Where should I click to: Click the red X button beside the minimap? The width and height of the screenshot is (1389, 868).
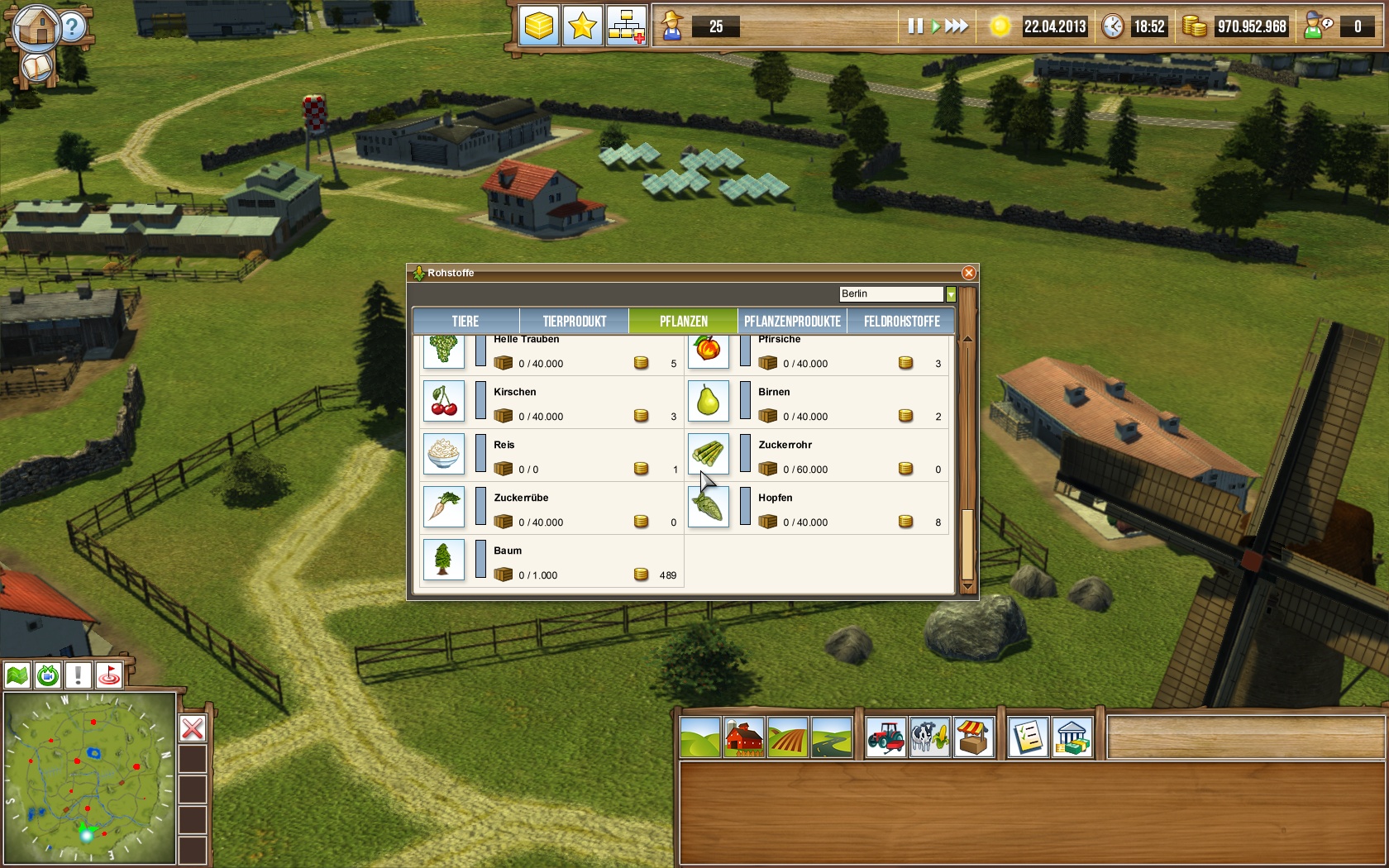click(x=193, y=728)
